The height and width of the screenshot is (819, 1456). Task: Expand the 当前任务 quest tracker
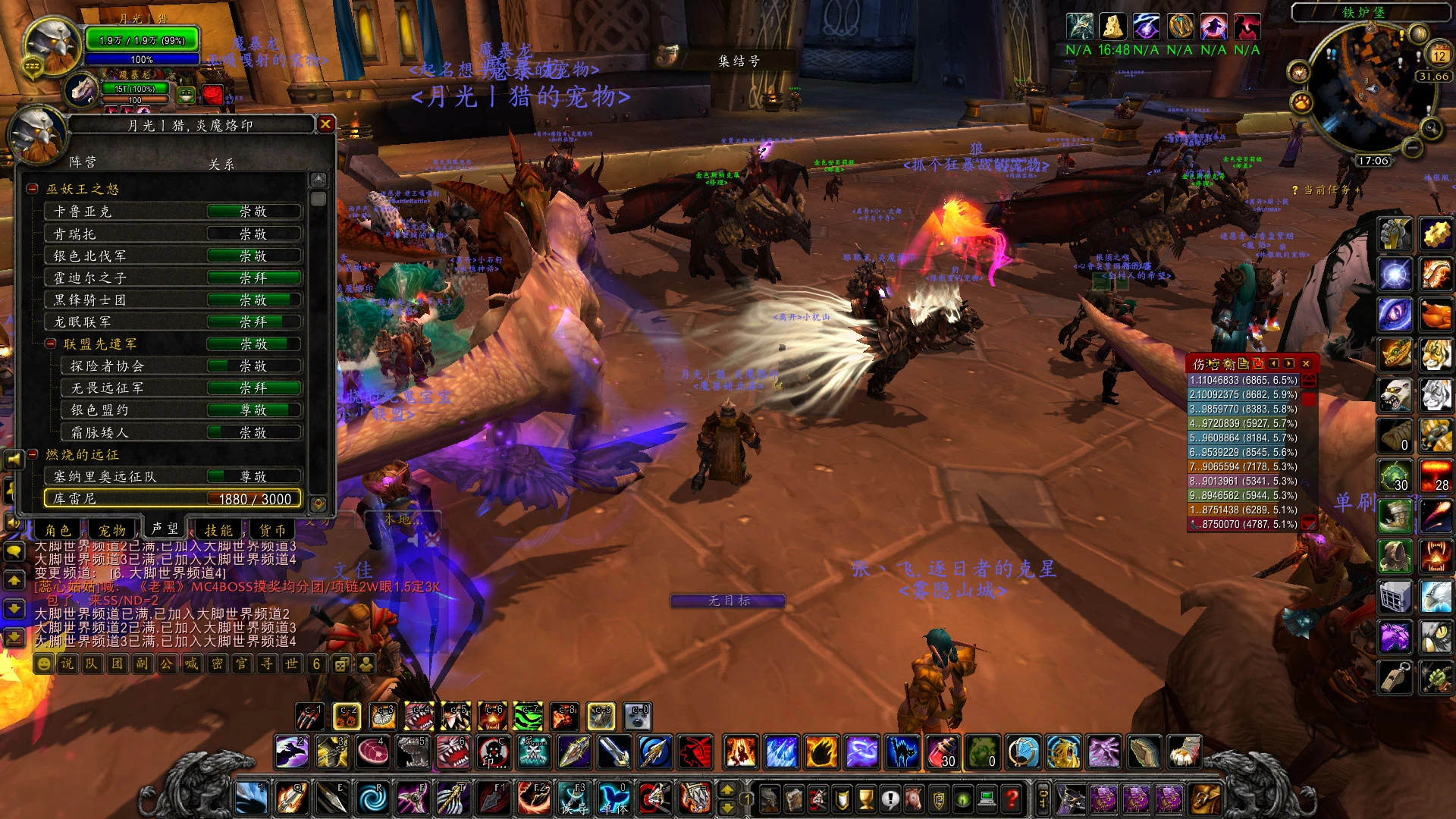click(x=1357, y=190)
